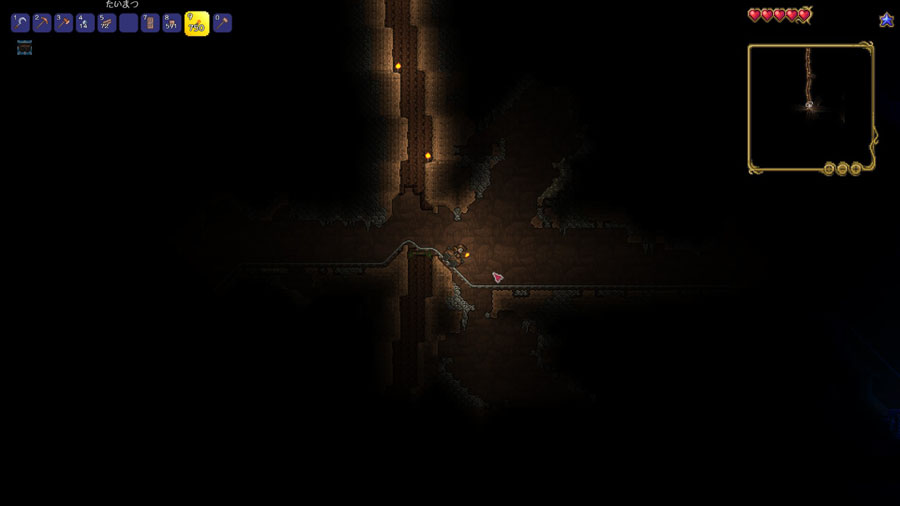Choose the hotbar item stacked at 14
This screenshot has height=506, width=900.
(86, 23)
